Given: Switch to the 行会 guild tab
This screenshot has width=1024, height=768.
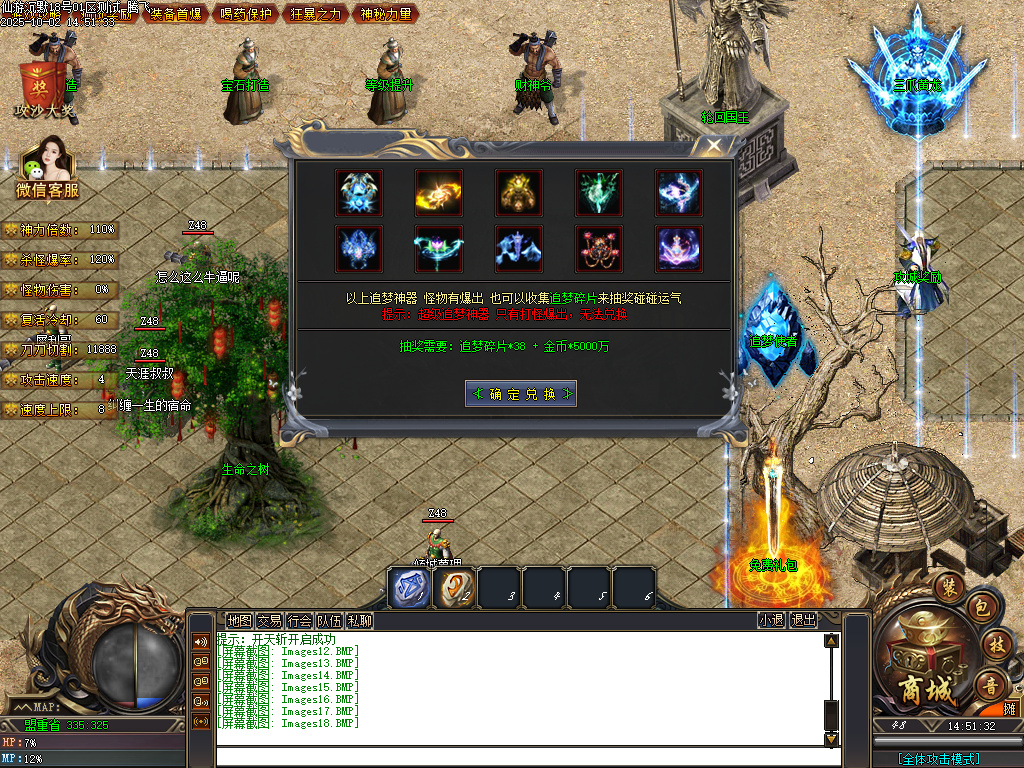Looking at the screenshot, I should click(x=299, y=620).
